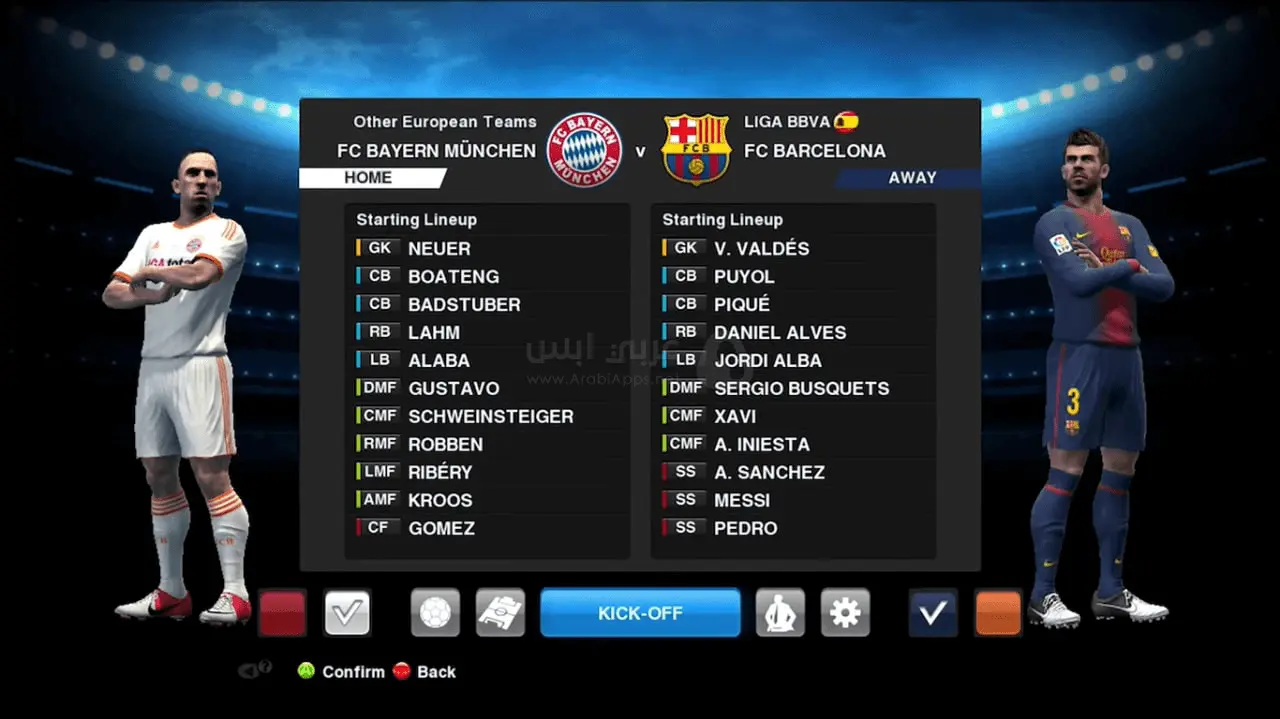1280x719 pixels.
Task: Click the FC Bayern München crest
Action: click(x=586, y=150)
